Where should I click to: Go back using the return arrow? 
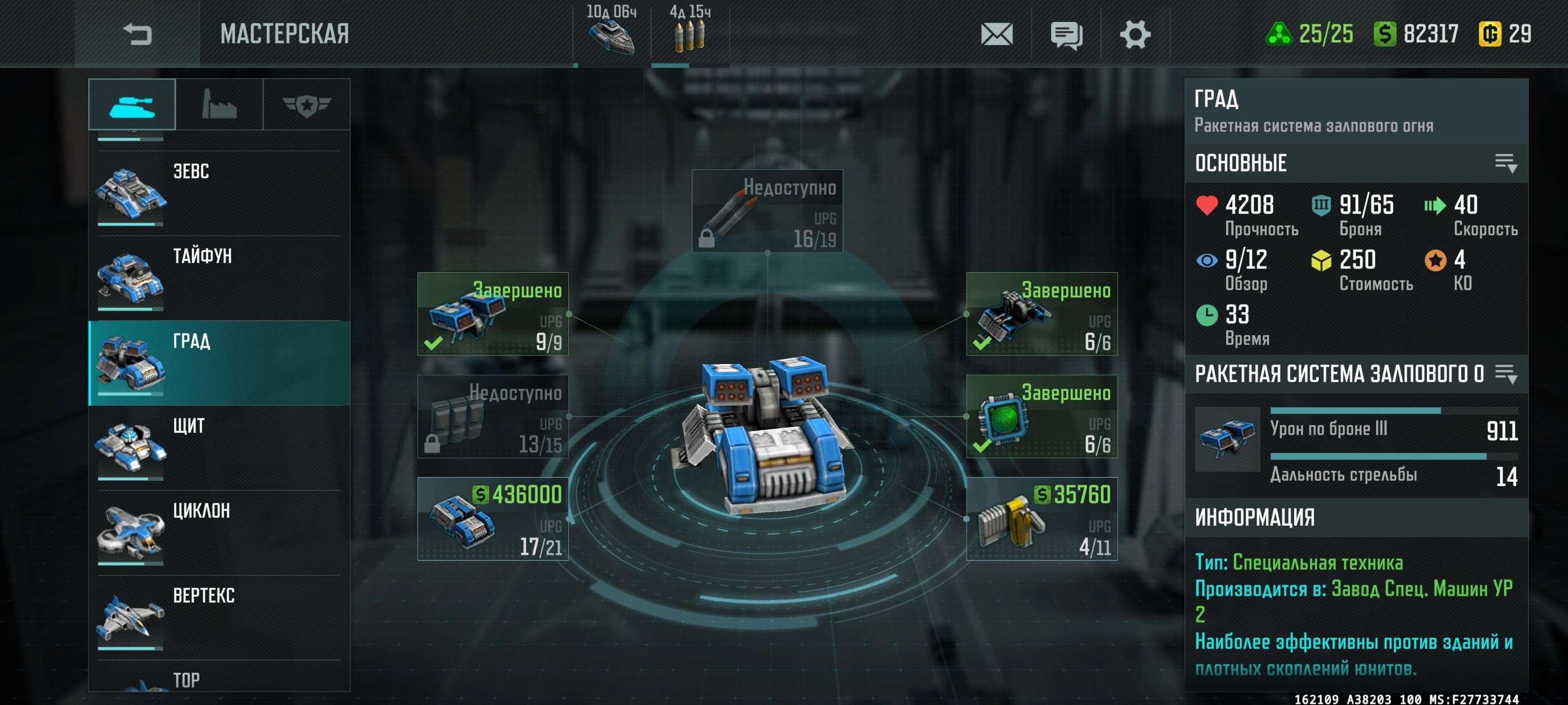pyautogui.click(x=137, y=34)
